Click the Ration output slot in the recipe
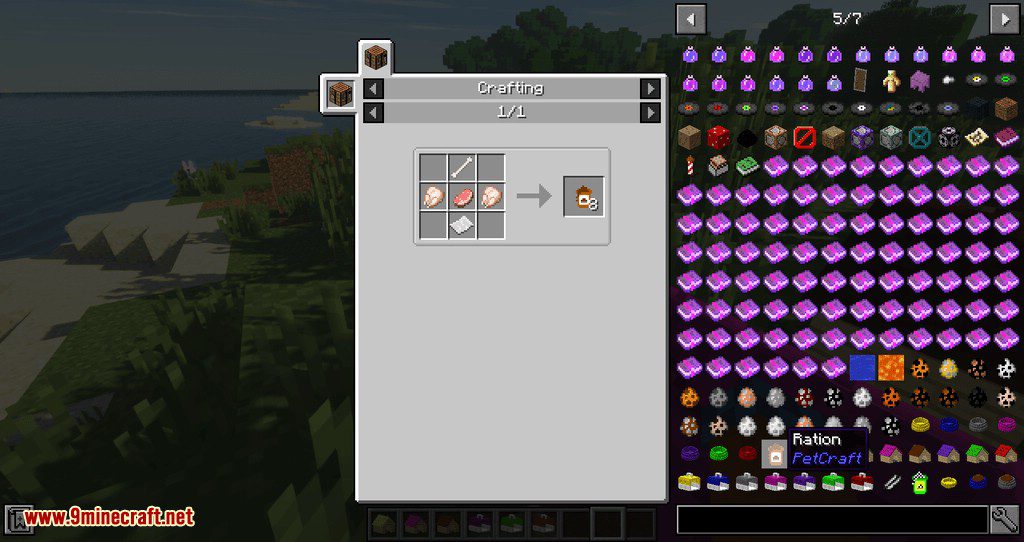Image resolution: width=1024 pixels, height=542 pixels. click(x=584, y=197)
